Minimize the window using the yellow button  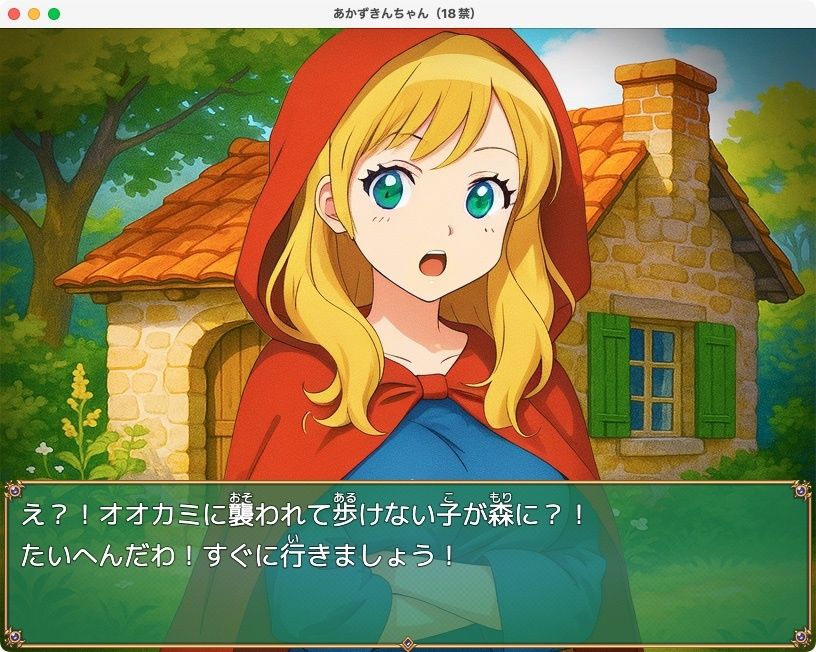tap(34, 14)
